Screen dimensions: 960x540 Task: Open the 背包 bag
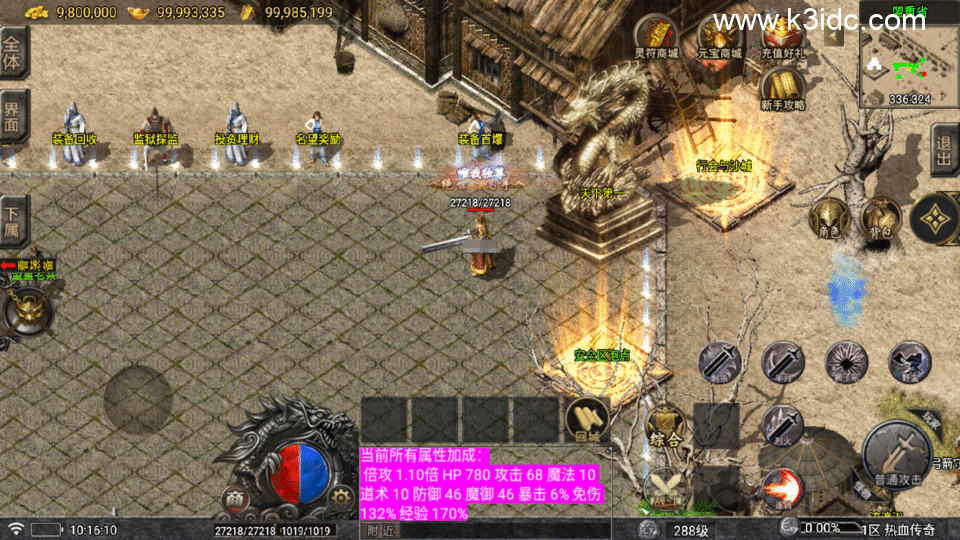[x=880, y=217]
